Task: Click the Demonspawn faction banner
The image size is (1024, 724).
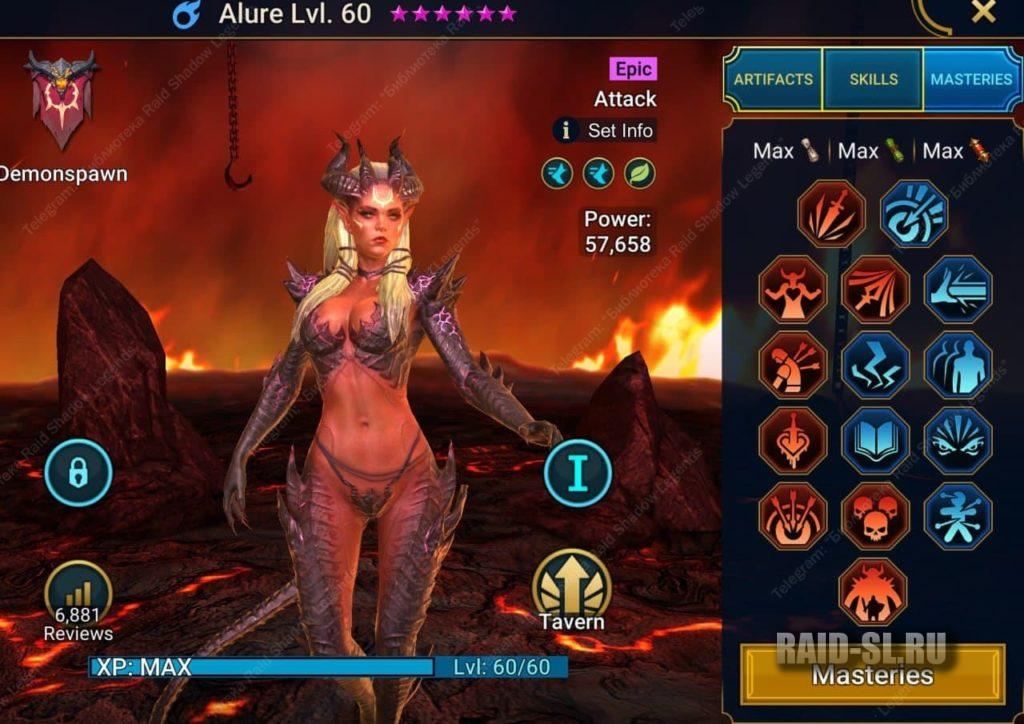Action: (x=61, y=100)
